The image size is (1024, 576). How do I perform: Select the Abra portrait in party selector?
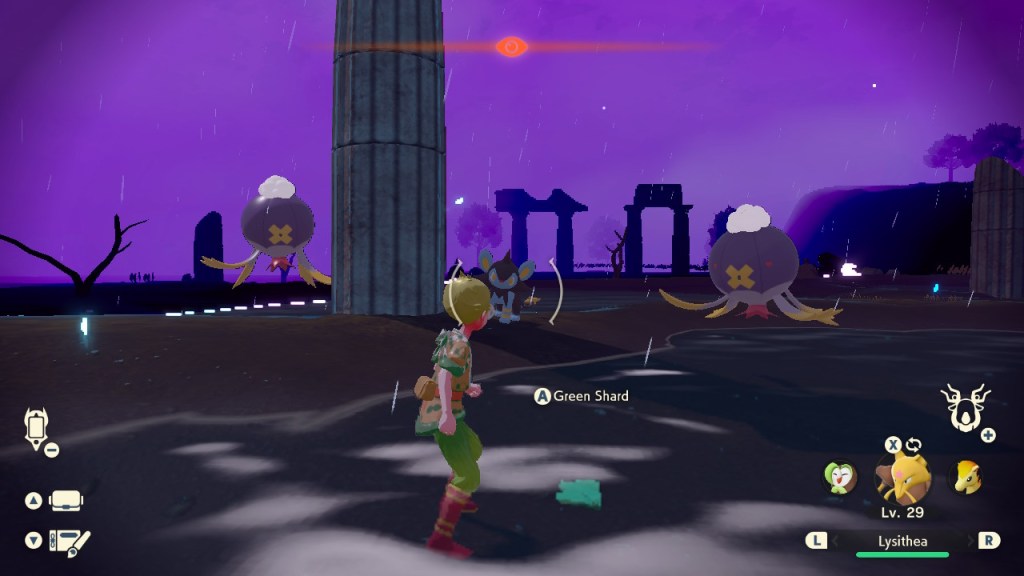903,478
